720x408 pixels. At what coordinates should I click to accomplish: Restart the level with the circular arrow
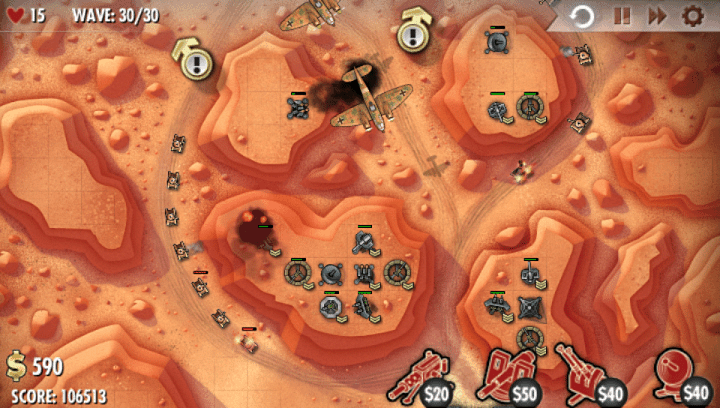pyautogui.click(x=583, y=16)
